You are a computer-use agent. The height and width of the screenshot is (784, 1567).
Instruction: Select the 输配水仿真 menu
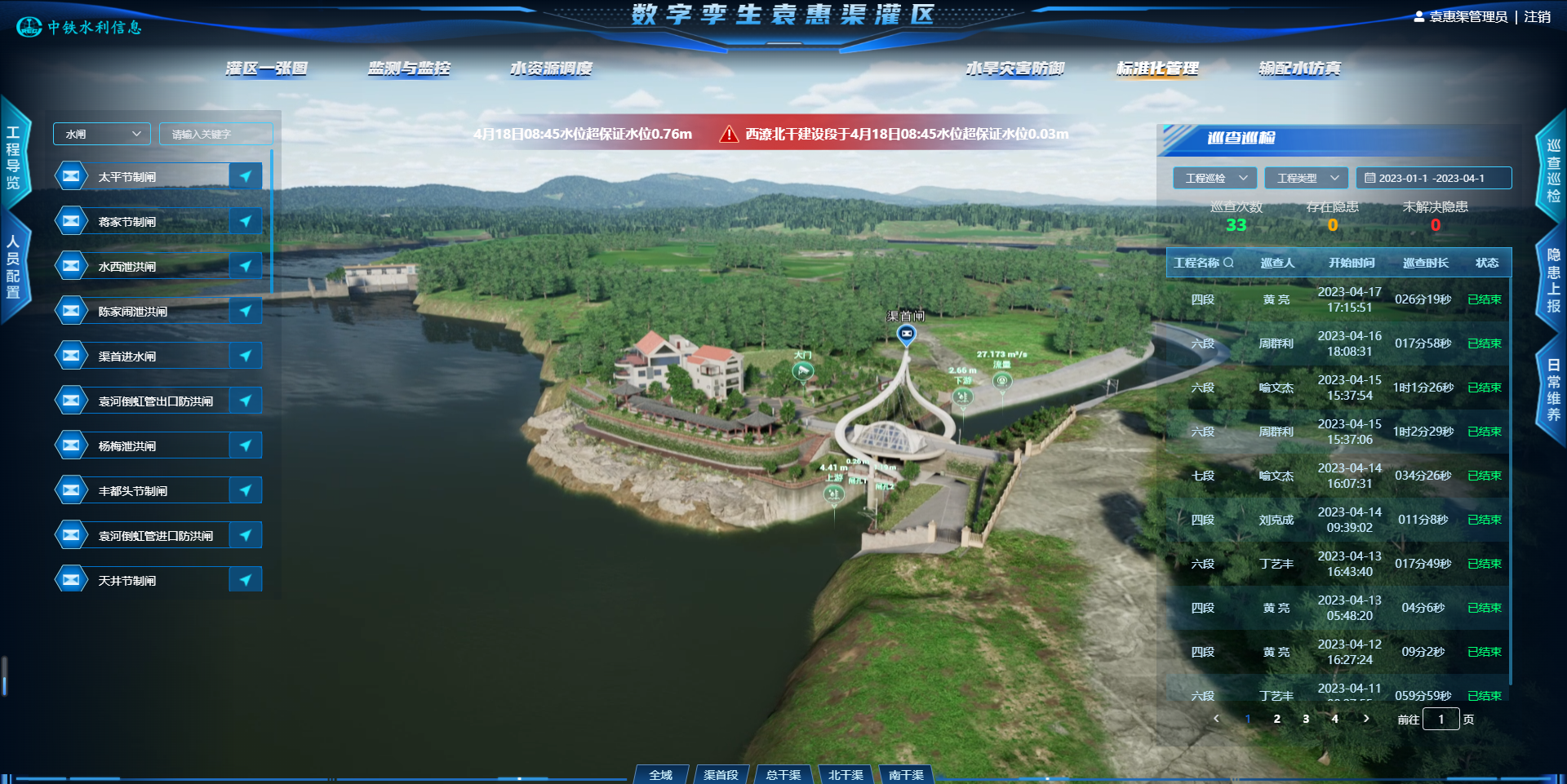(x=1299, y=69)
